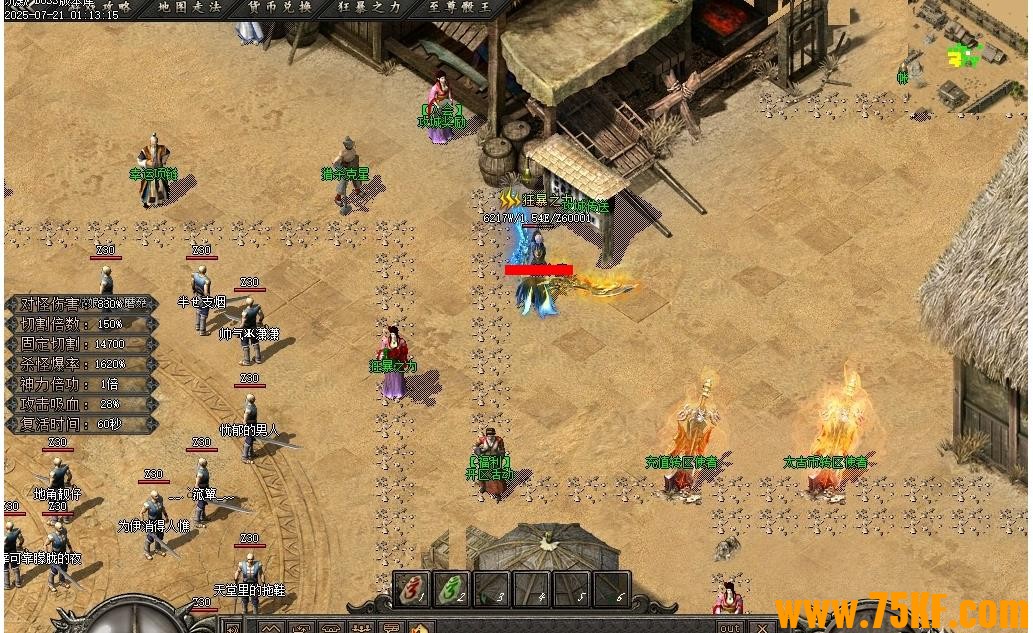Select the 狂暴之力 top menu entry

[368, 7]
